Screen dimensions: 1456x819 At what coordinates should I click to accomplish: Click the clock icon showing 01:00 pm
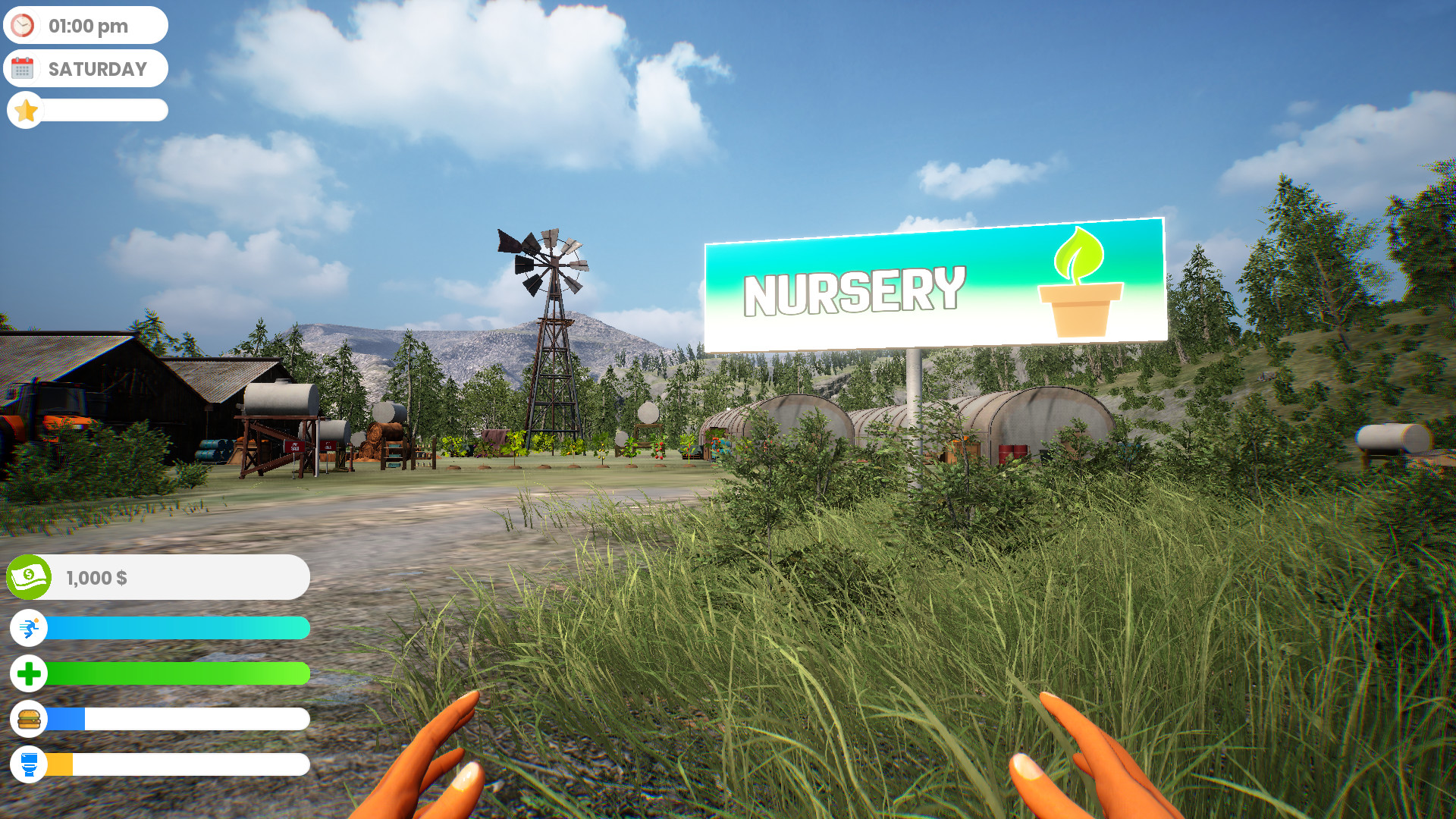point(24,25)
